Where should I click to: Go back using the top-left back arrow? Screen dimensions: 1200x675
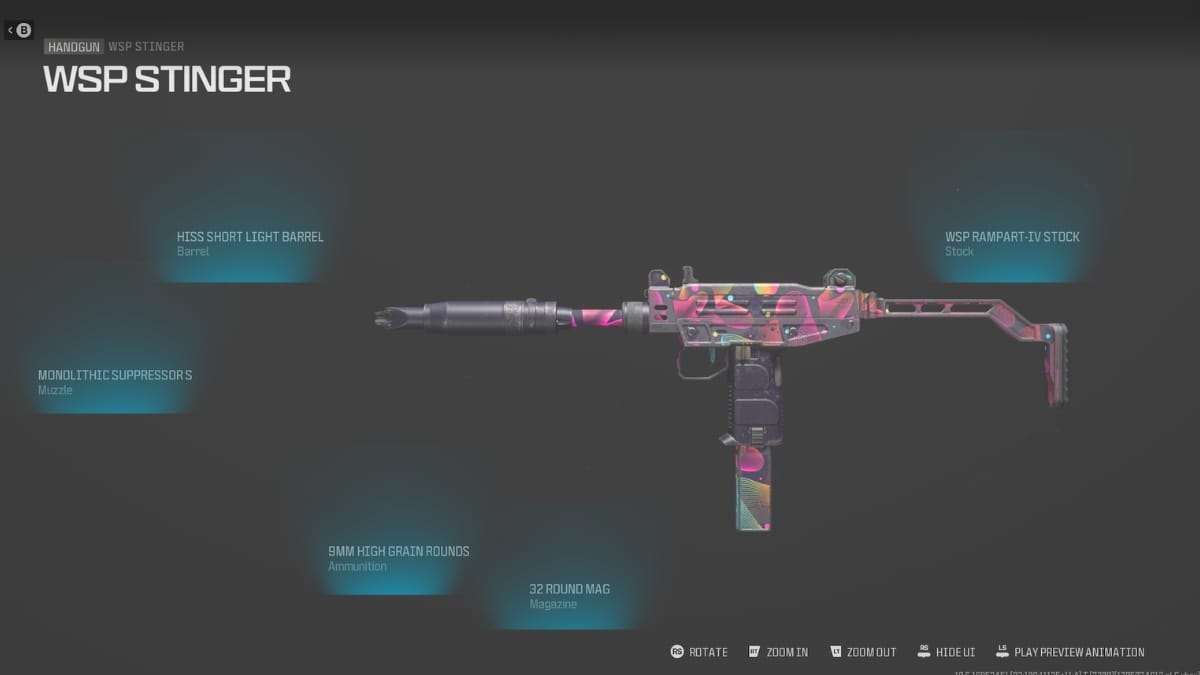[x=19, y=30]
